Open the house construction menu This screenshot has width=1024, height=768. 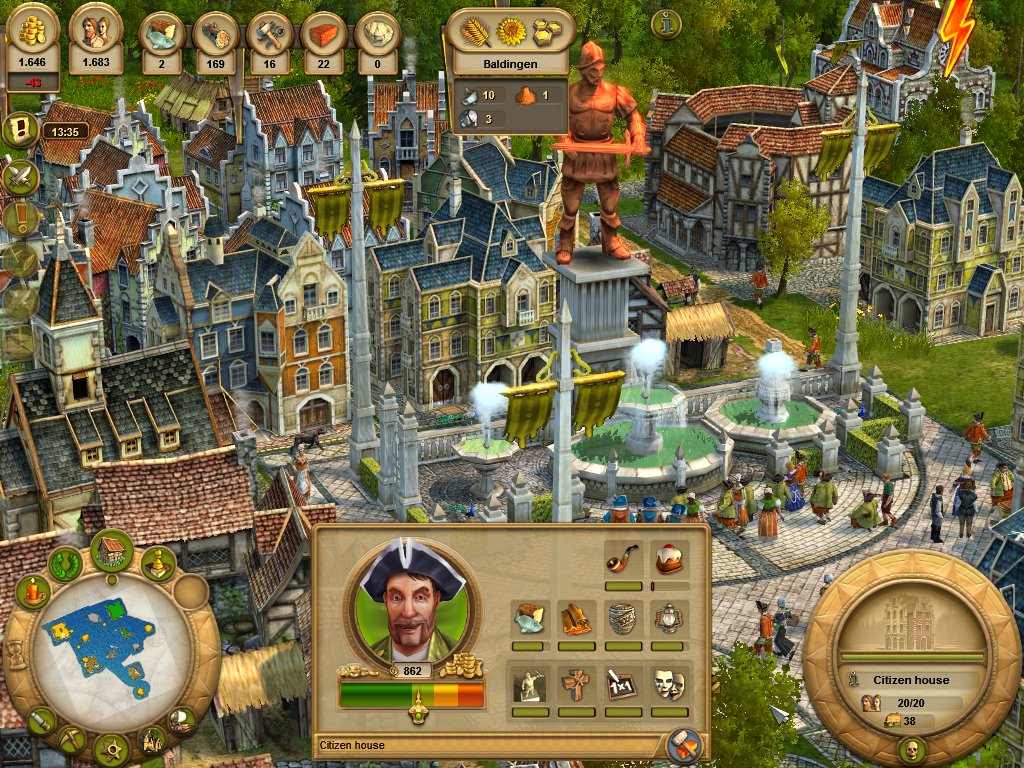(112, 549)
